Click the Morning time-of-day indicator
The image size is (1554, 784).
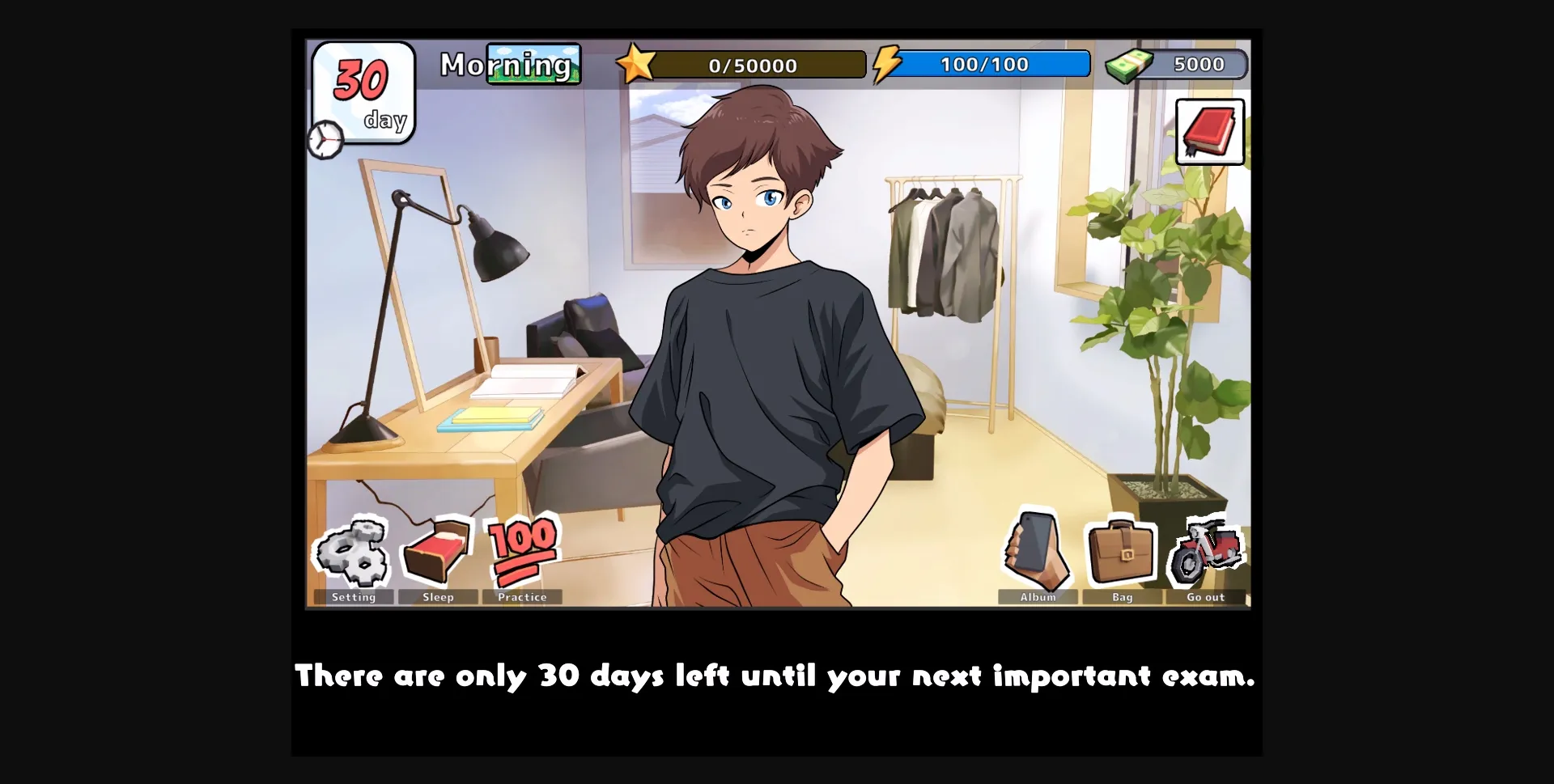pos(509,64)
